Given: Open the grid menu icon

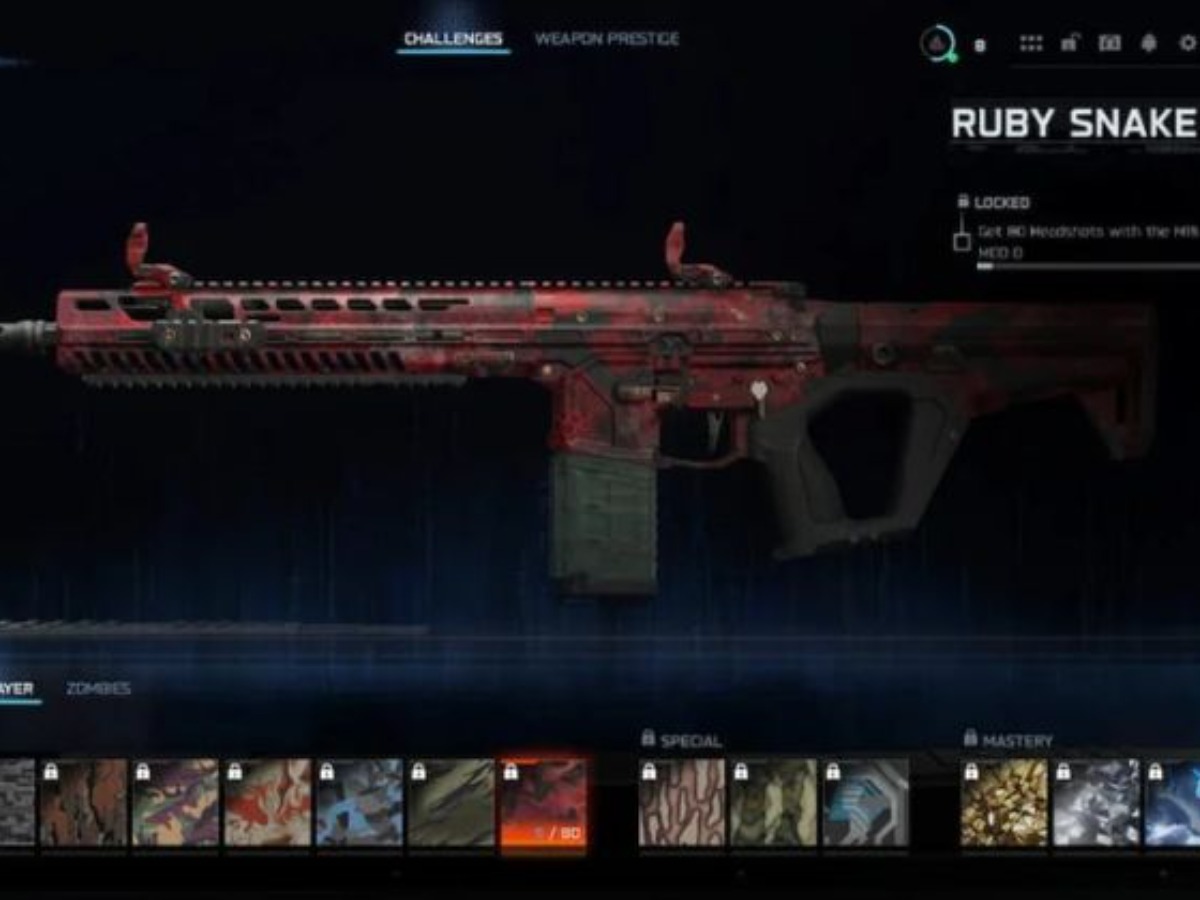Looking at the screenshot, I should (x=1030, y=43).
